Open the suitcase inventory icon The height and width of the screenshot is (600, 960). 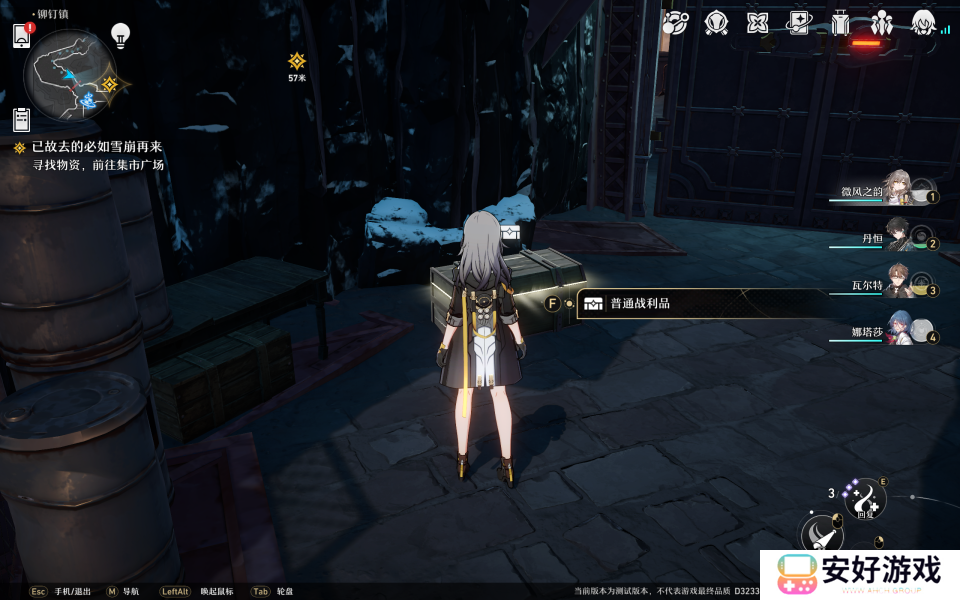tap(840, 23)
